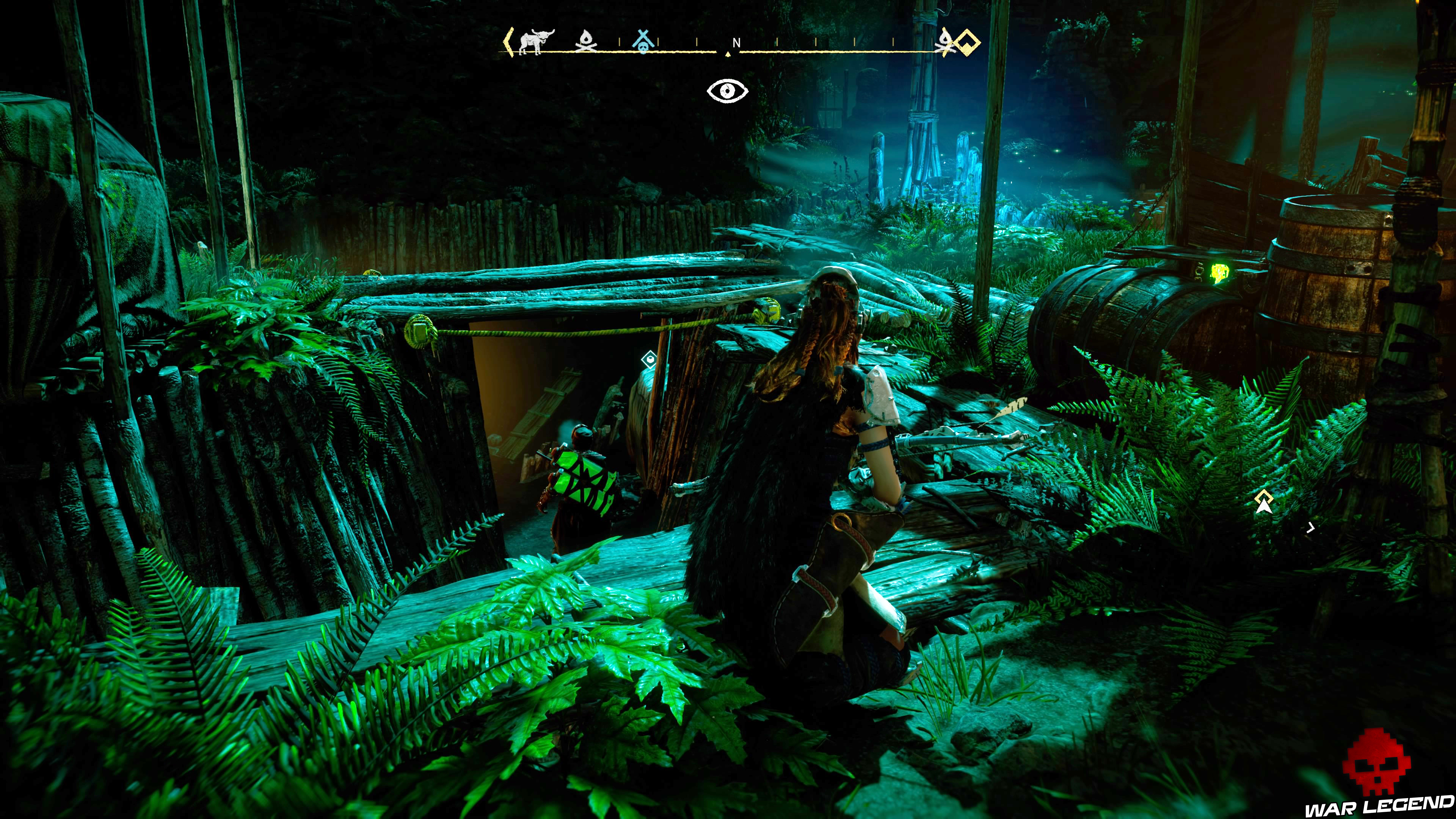Select the white cube pickup symbol inside the hut
The image size is (1456, 819).
click(x=650, y=360)
